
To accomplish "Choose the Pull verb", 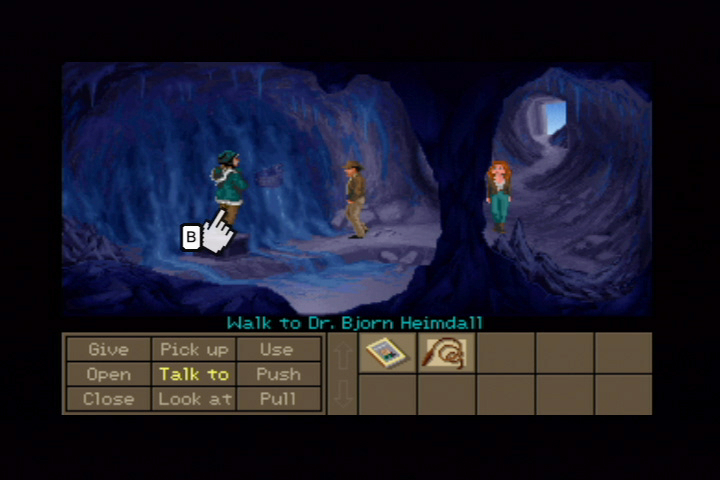I will coord(277,398).
